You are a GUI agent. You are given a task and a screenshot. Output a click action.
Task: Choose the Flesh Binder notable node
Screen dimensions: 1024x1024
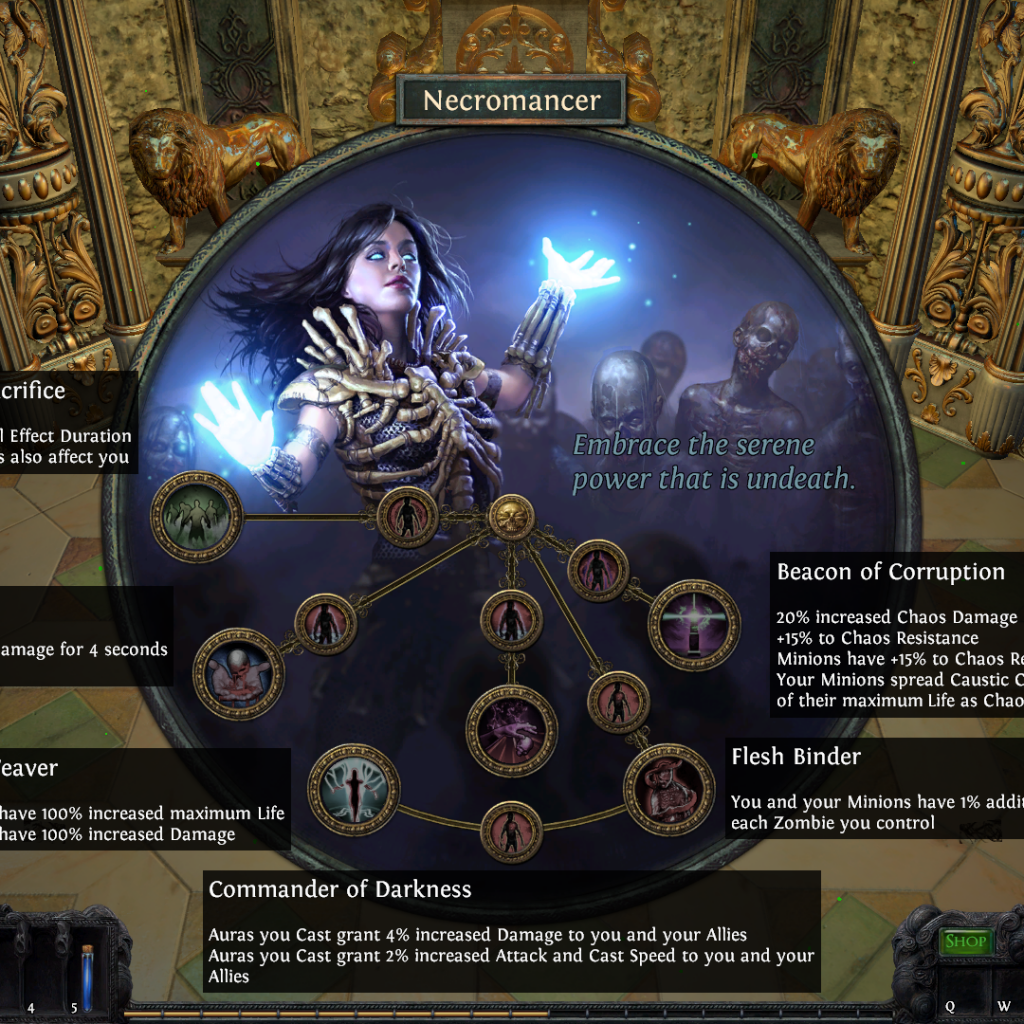(x=669, y=790)
